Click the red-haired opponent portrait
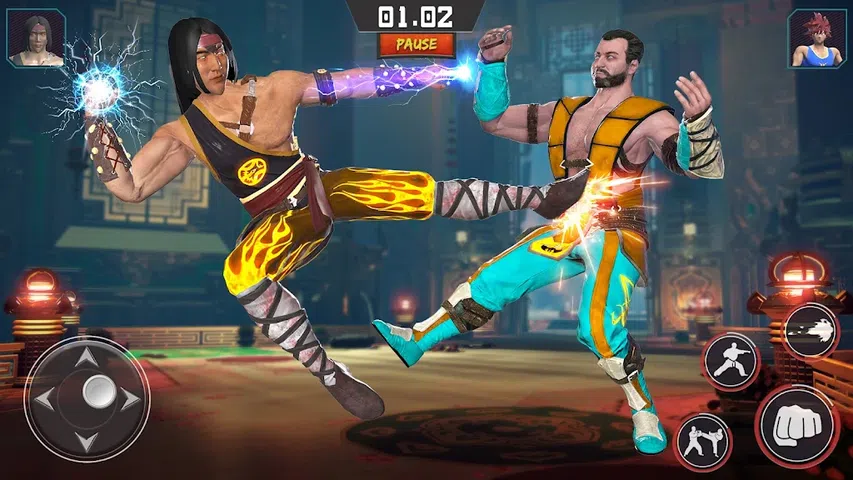Viewport: 853px width, 480px height. [x=817, y=39]
